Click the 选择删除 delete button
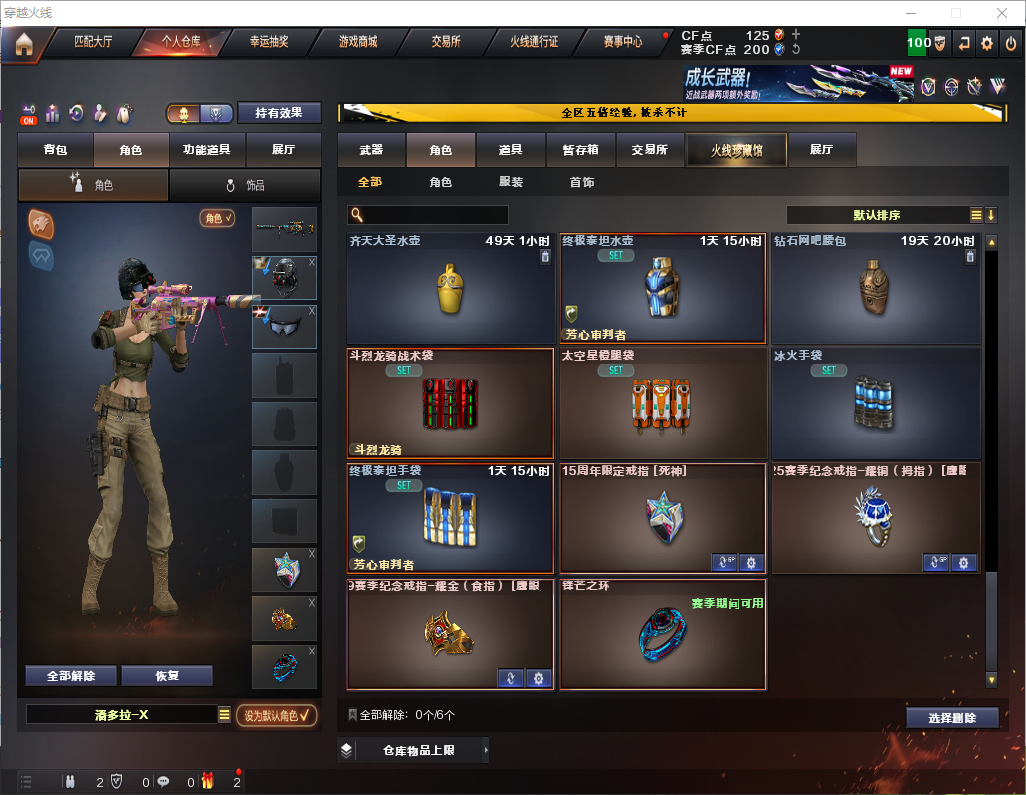This screenshot has width=1026, height=795. (951, 718)
